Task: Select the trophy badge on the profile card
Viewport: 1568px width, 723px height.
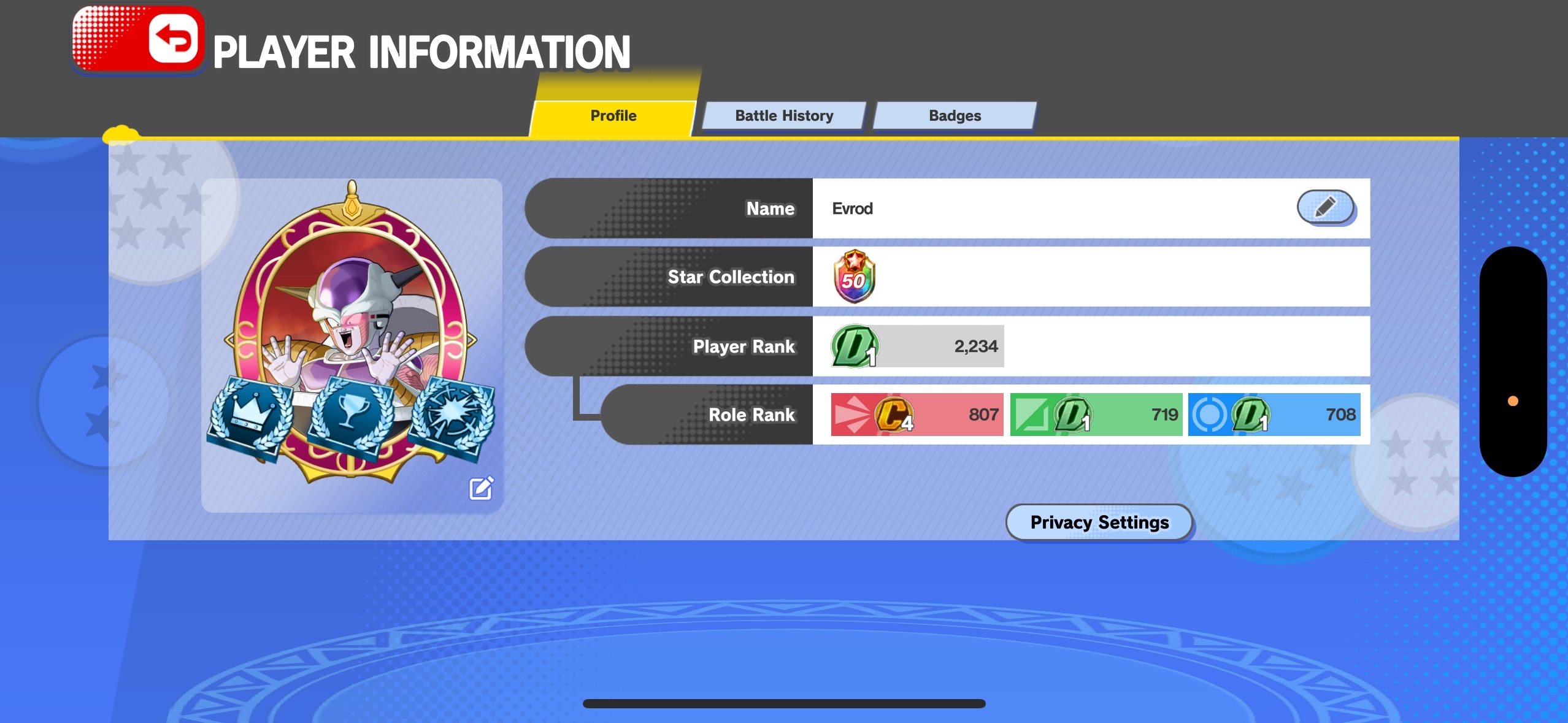Action: tap(350, 417)
